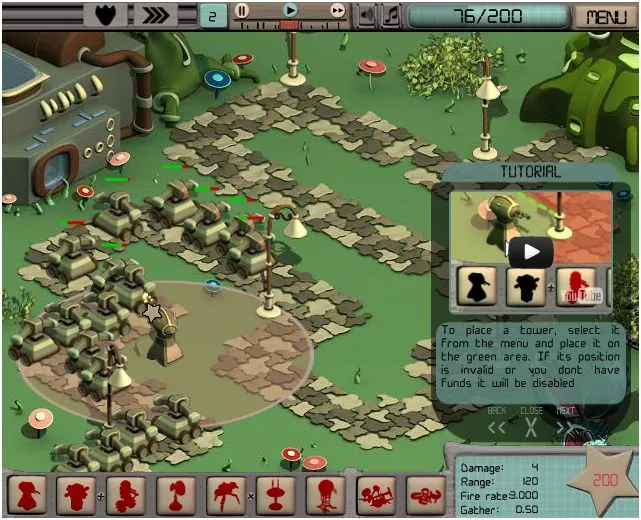Send the next wave with the triple-arrow button
The width and height of the screenshot is (641, 520).
pyautogui.click(x=156, y=15)
